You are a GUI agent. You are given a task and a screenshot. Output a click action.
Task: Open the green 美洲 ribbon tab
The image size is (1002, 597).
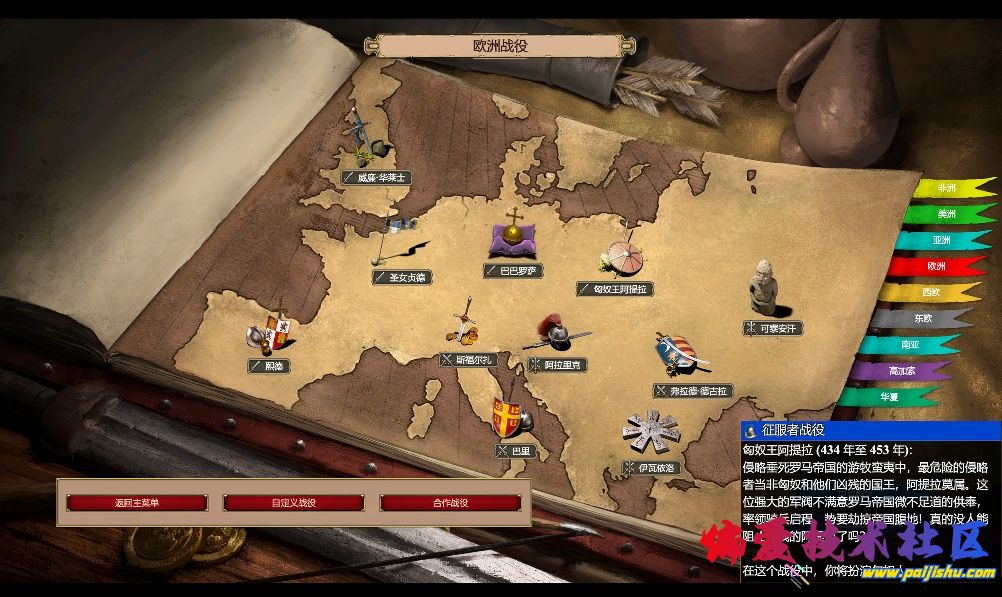pos(946,213)
